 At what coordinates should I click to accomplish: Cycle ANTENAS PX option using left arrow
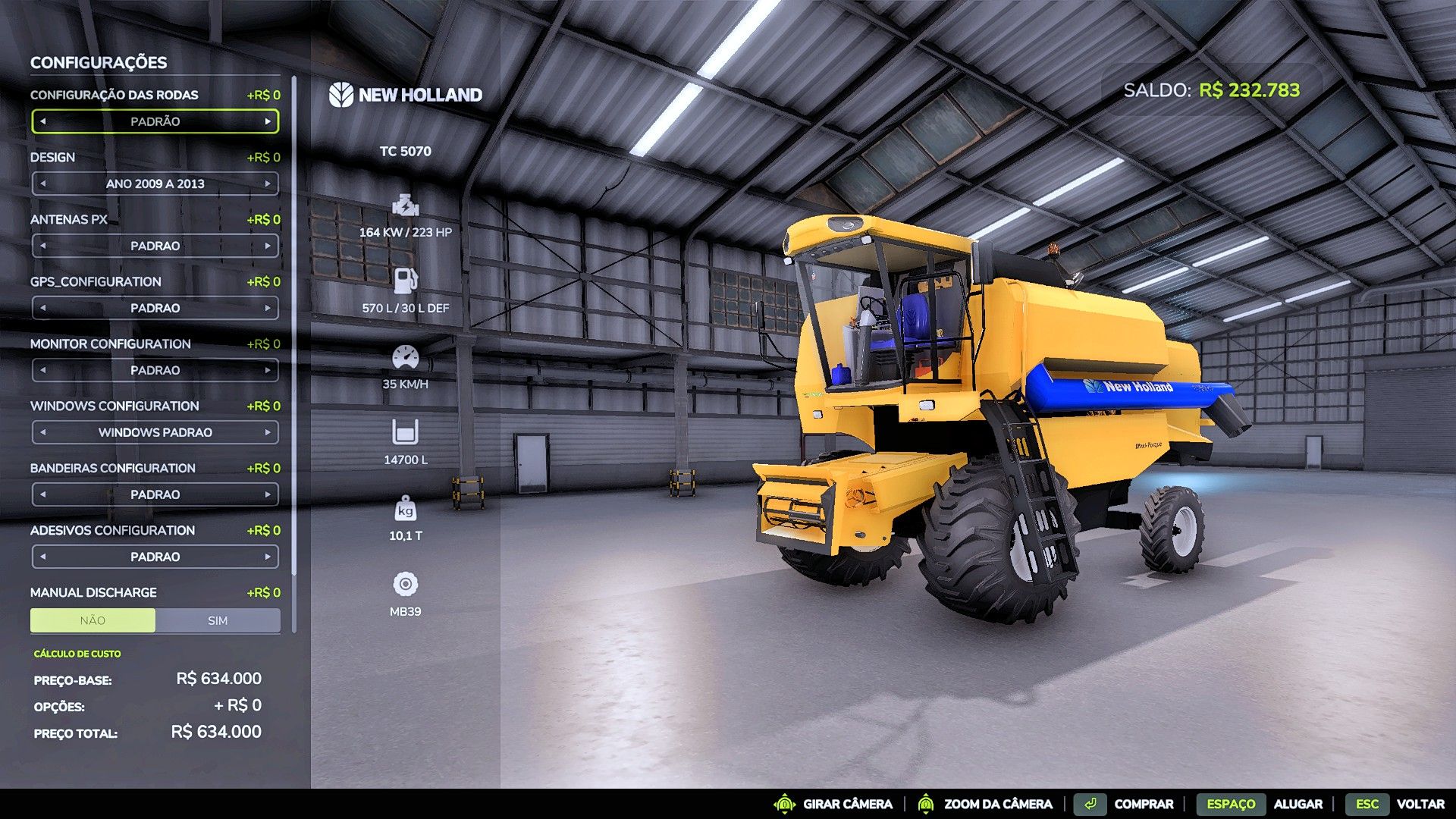(x=44, y=246)
